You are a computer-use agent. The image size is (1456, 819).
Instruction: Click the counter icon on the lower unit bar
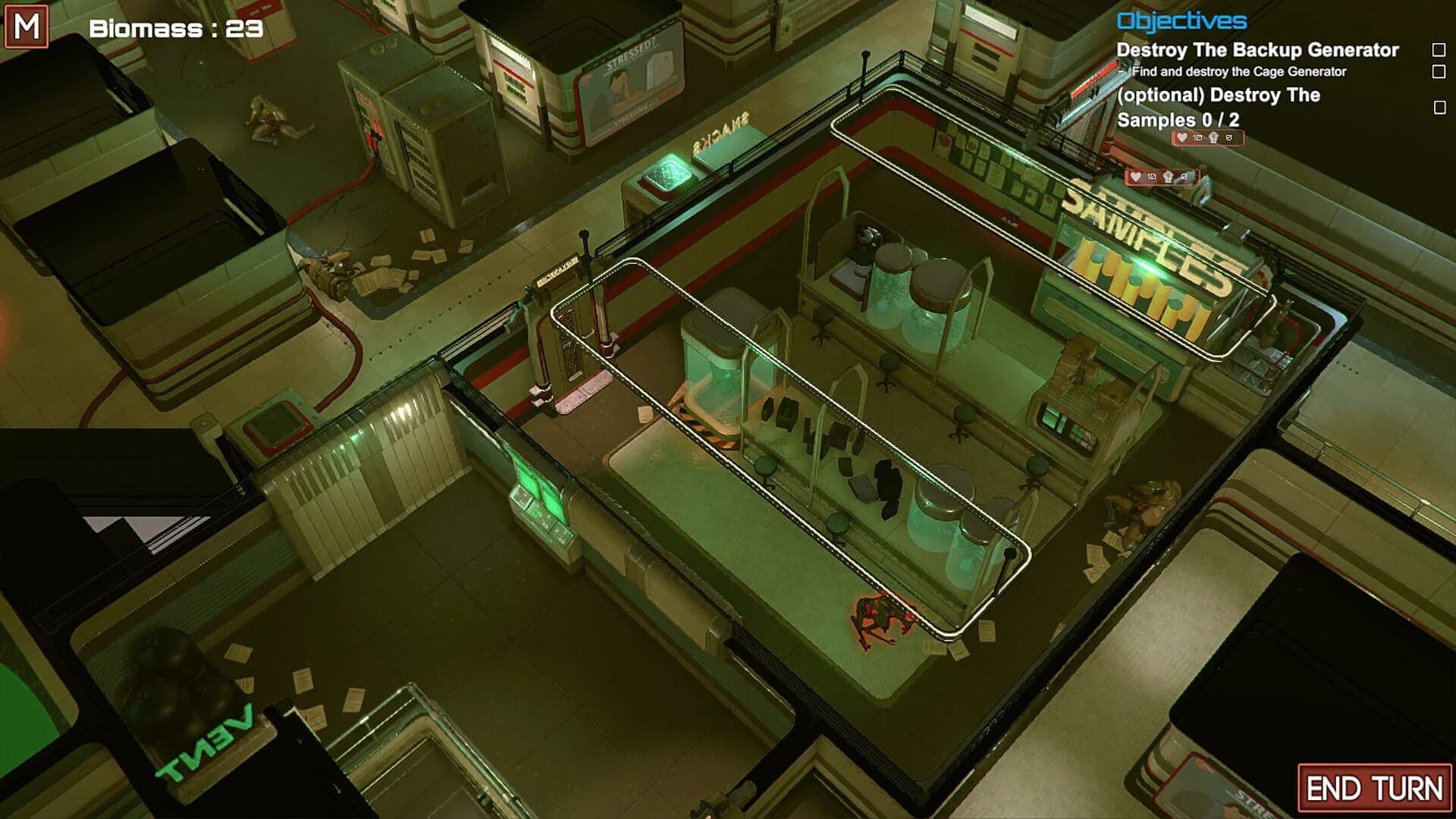[1185, 177]
